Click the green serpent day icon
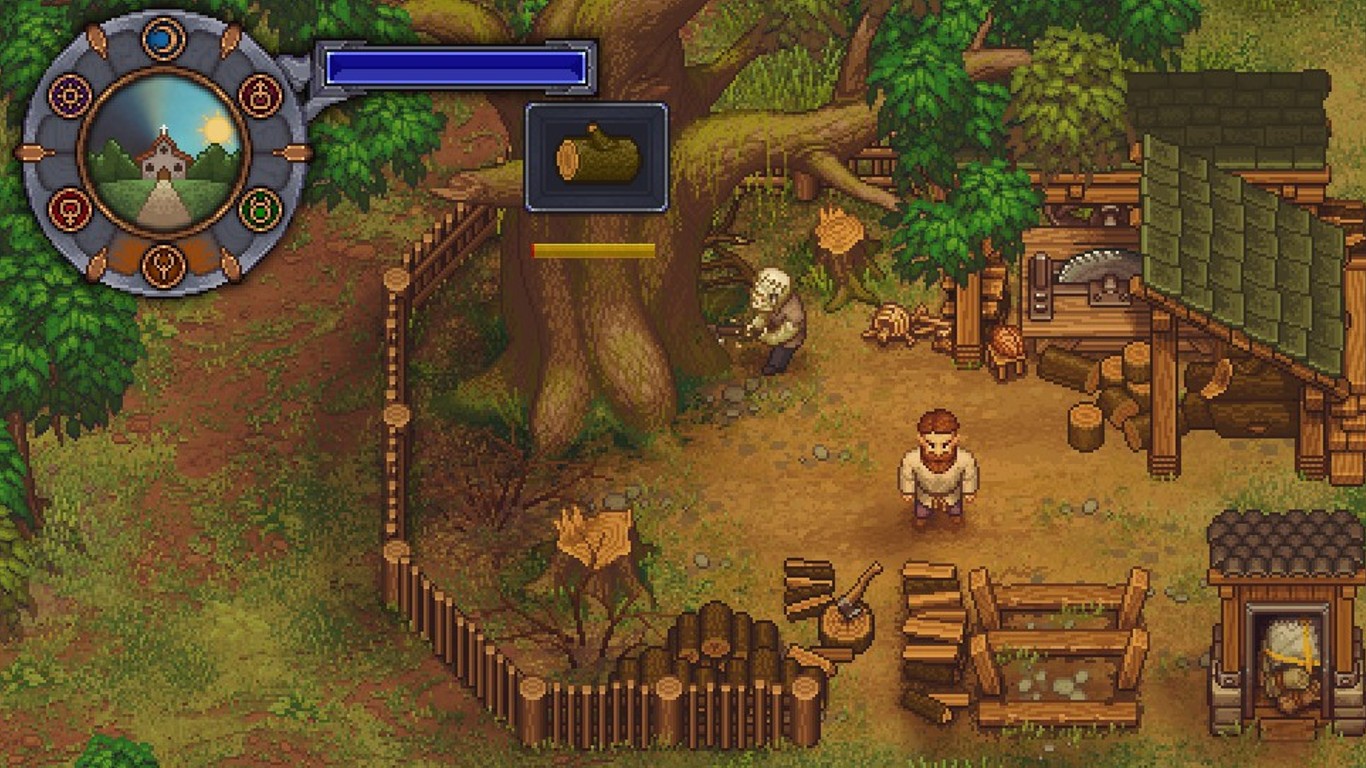 260,208
